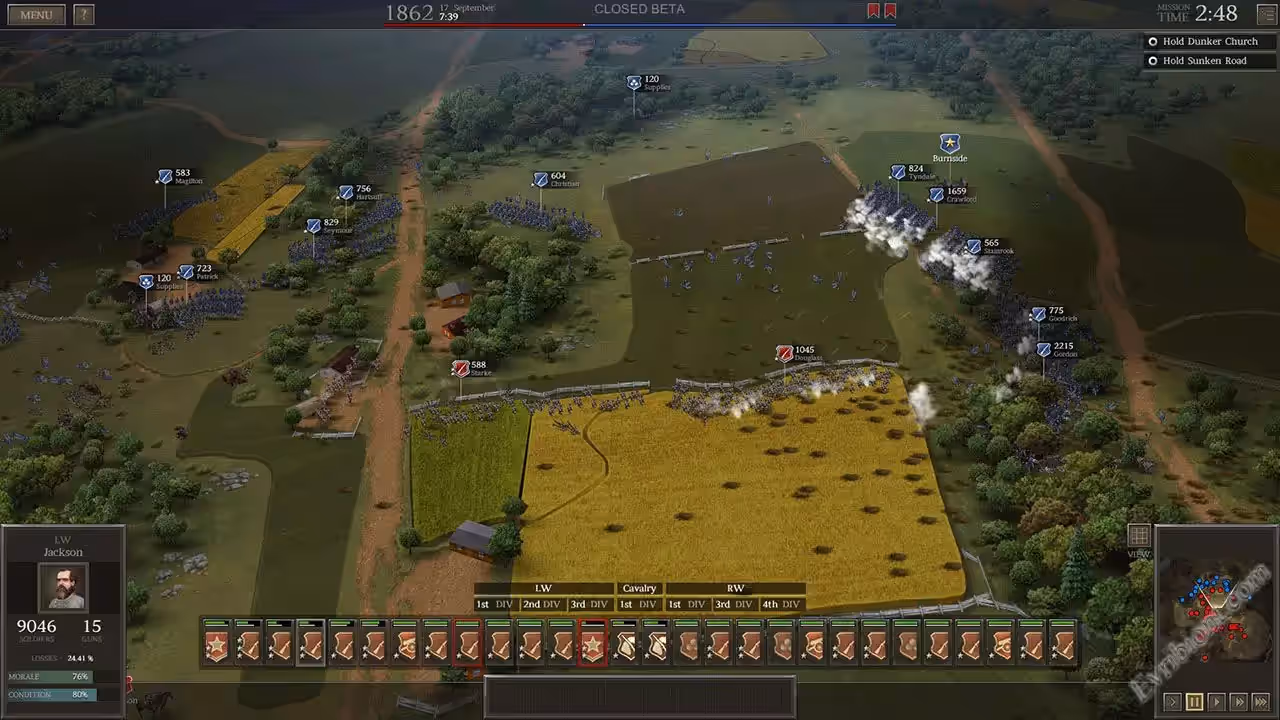Select Starke brigade marker with 588 men

point(461,369)
